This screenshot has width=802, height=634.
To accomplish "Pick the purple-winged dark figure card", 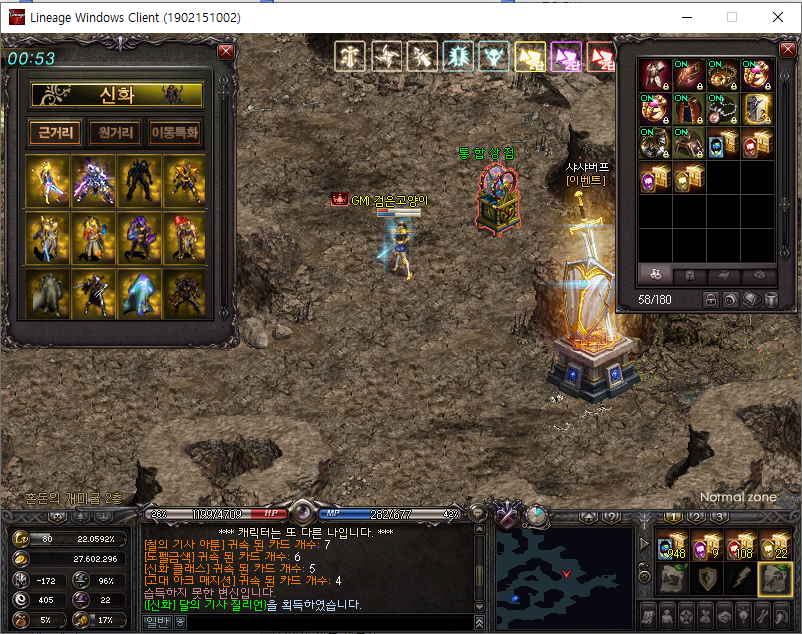I will tap(139, 237).
